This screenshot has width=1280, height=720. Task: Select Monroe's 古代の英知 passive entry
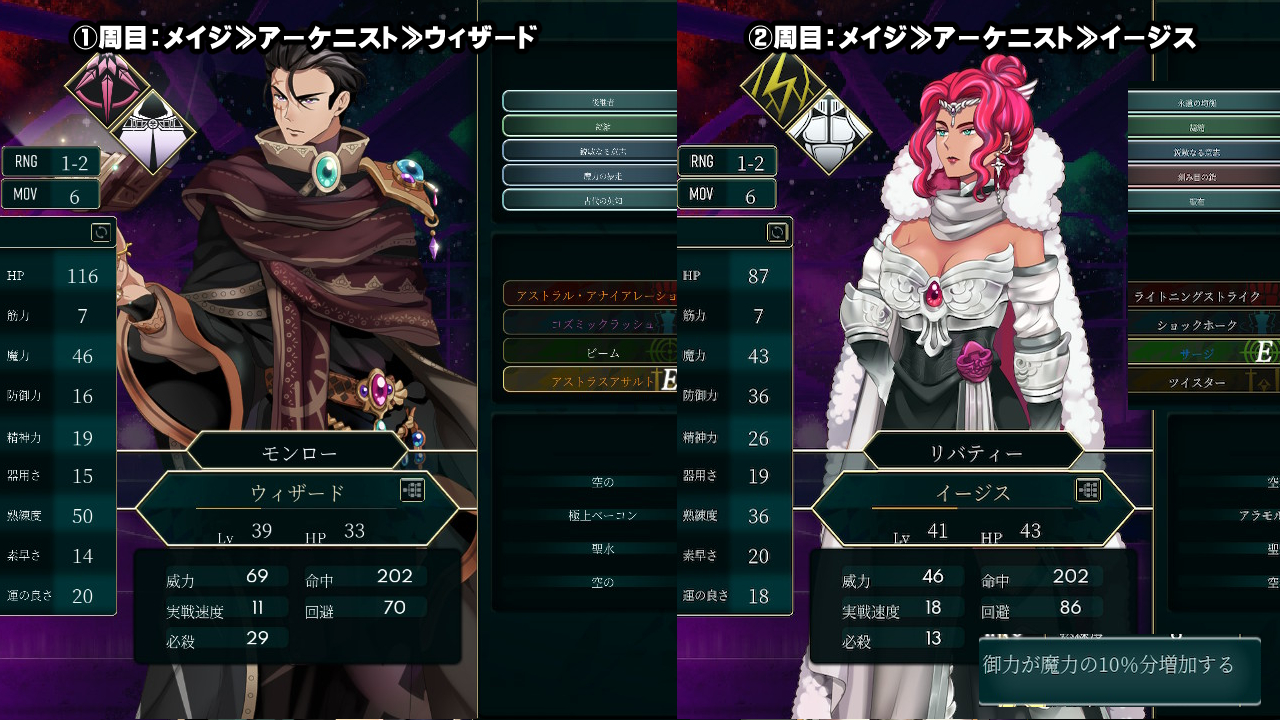tap(590, 200)
